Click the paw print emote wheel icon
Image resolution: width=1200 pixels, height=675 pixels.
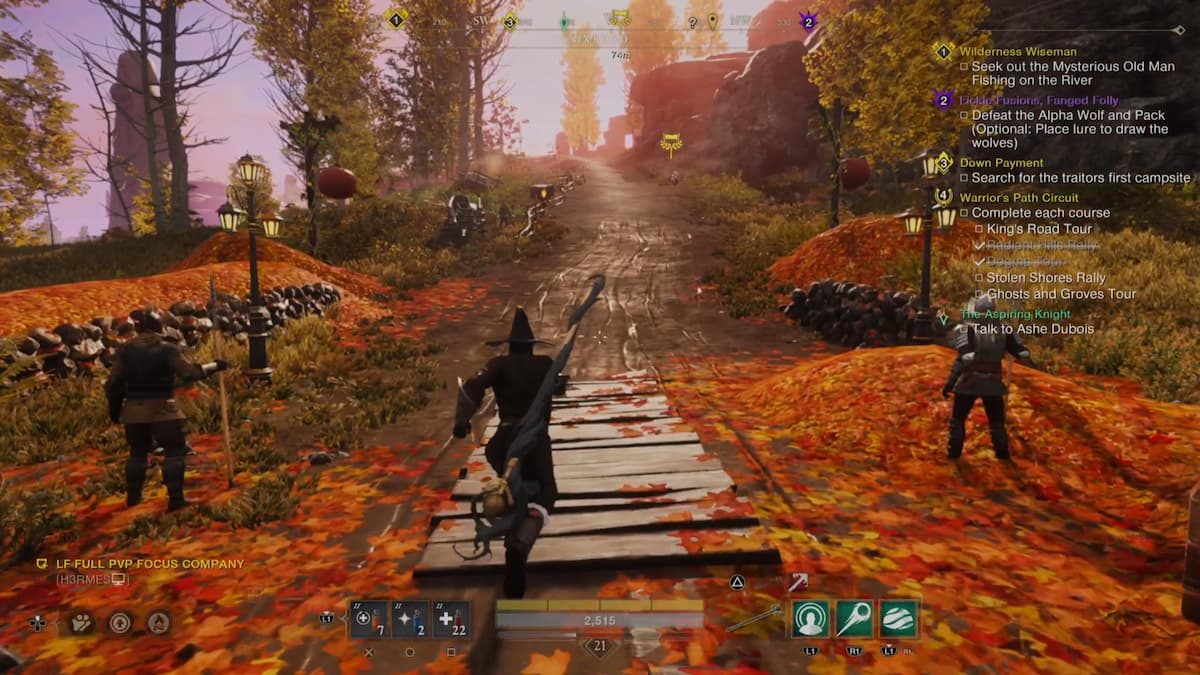tap(81, 622)
